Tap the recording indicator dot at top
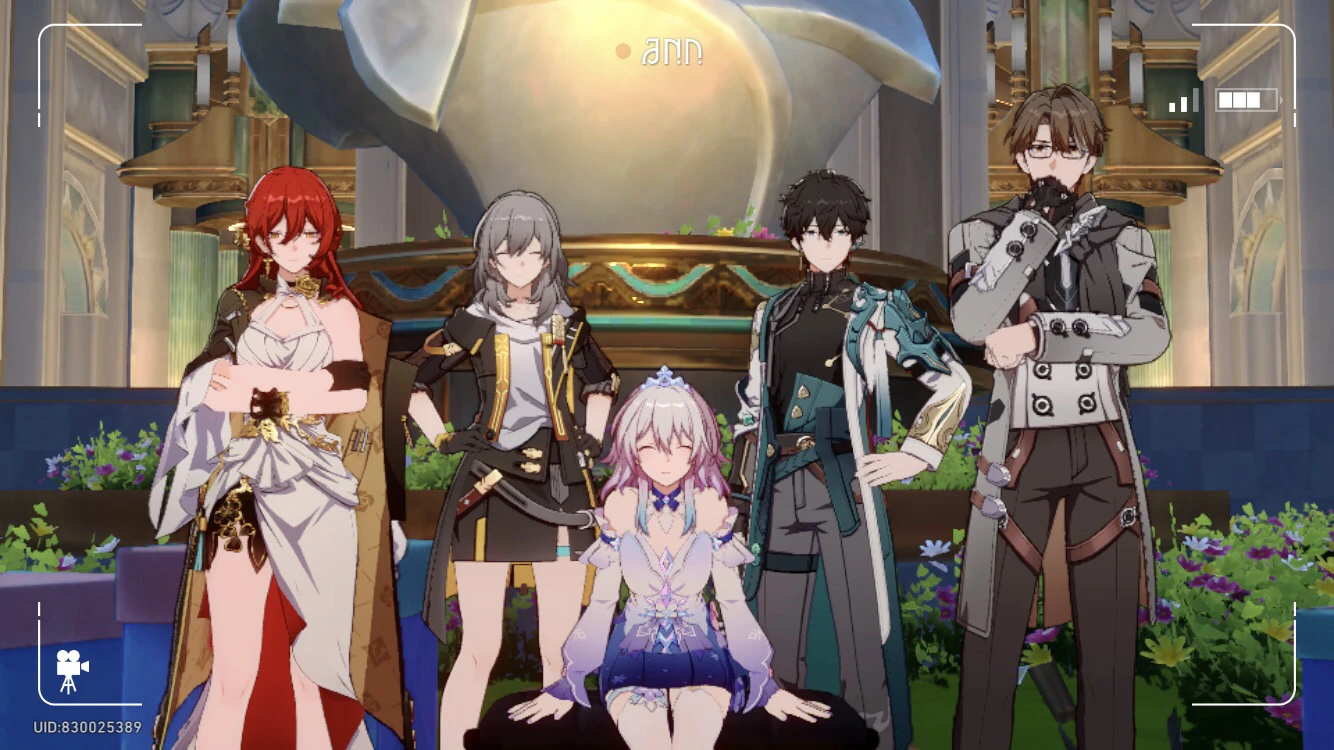This screenshot has height=750, width=1334. pyautogui.click(x=623, y=50)
